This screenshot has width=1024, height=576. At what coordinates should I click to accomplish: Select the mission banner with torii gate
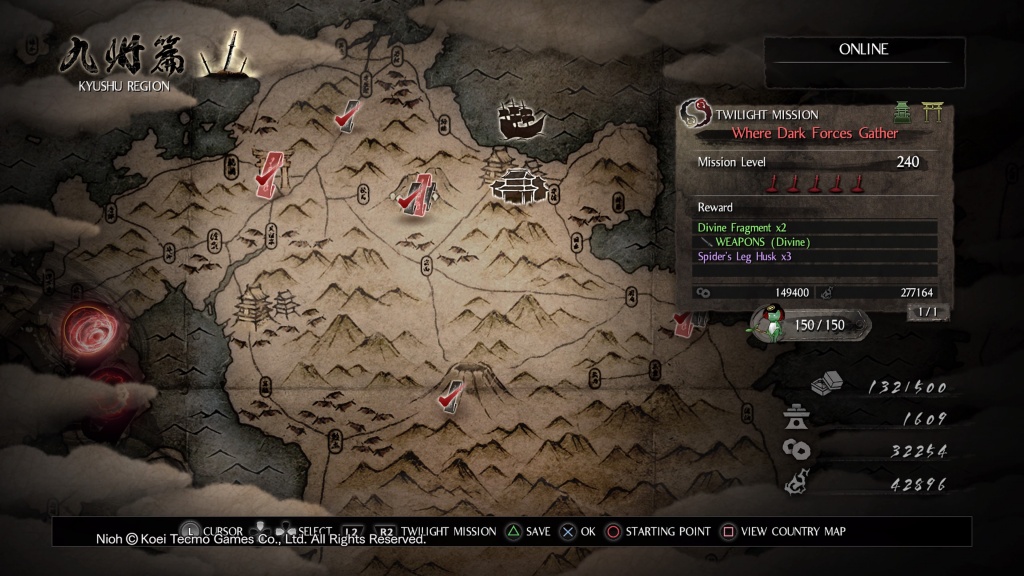(270, 170)
